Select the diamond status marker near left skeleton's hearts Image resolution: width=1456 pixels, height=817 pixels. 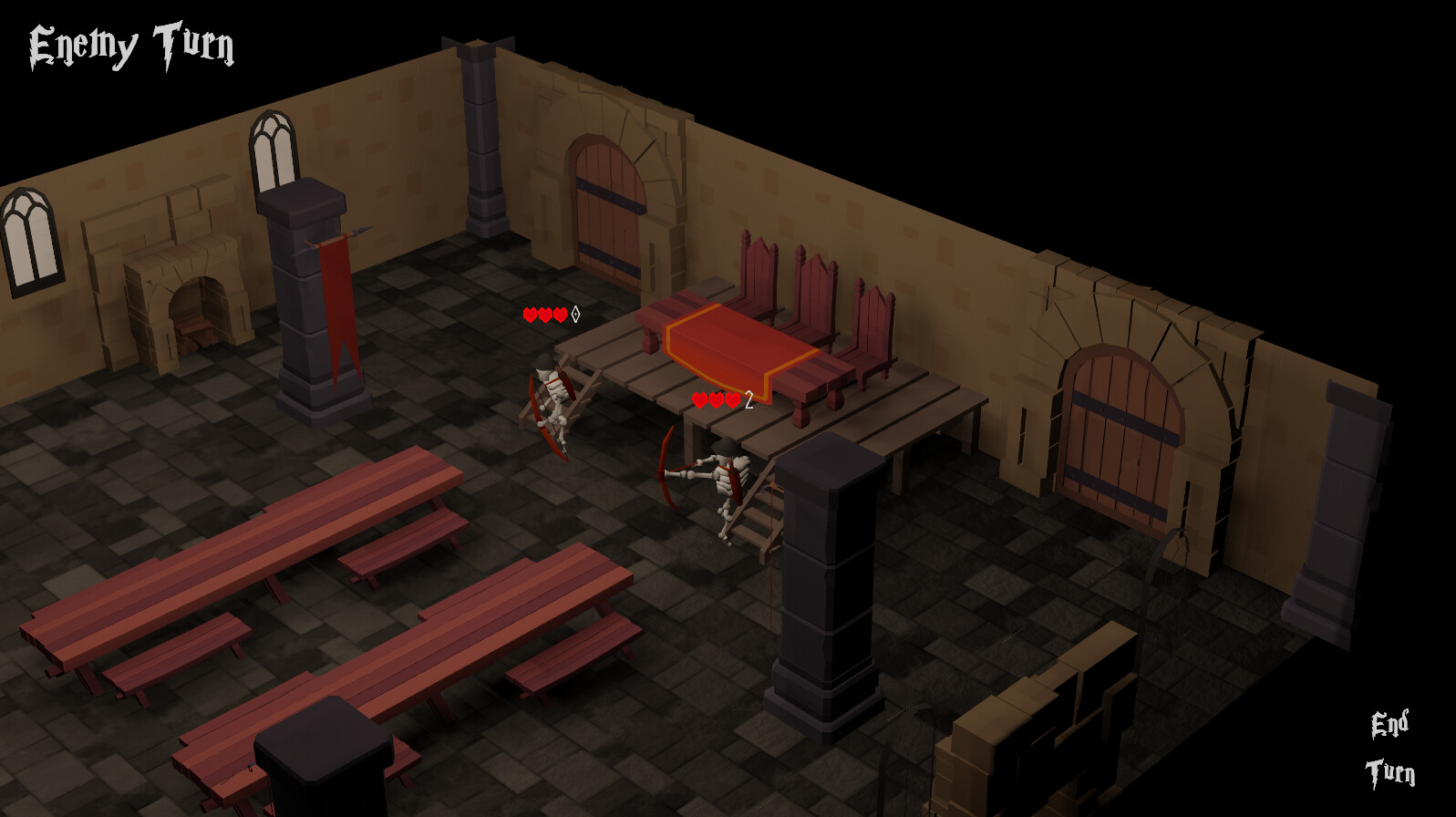[576, 315]
